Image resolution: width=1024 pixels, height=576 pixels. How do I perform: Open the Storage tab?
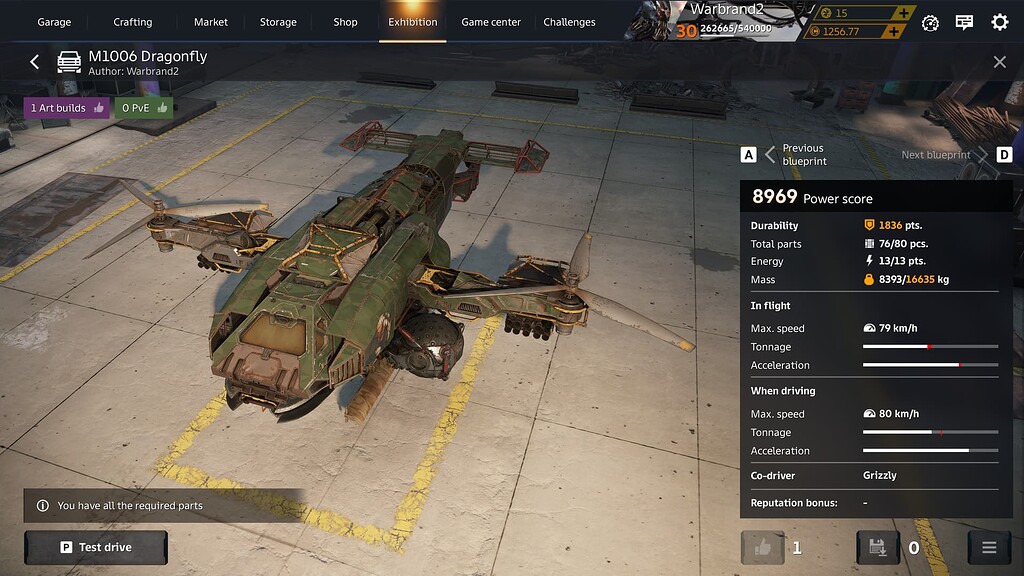pos(278,22)
